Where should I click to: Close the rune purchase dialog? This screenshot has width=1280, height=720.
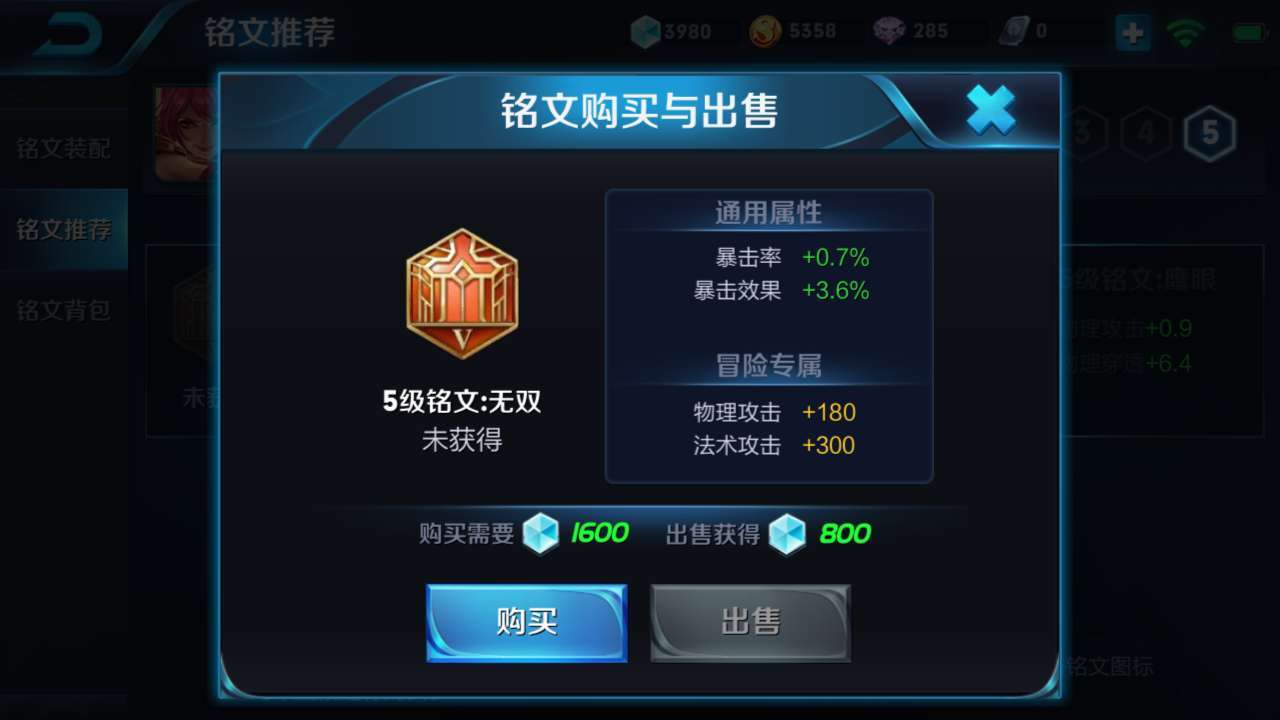(991, 111)
